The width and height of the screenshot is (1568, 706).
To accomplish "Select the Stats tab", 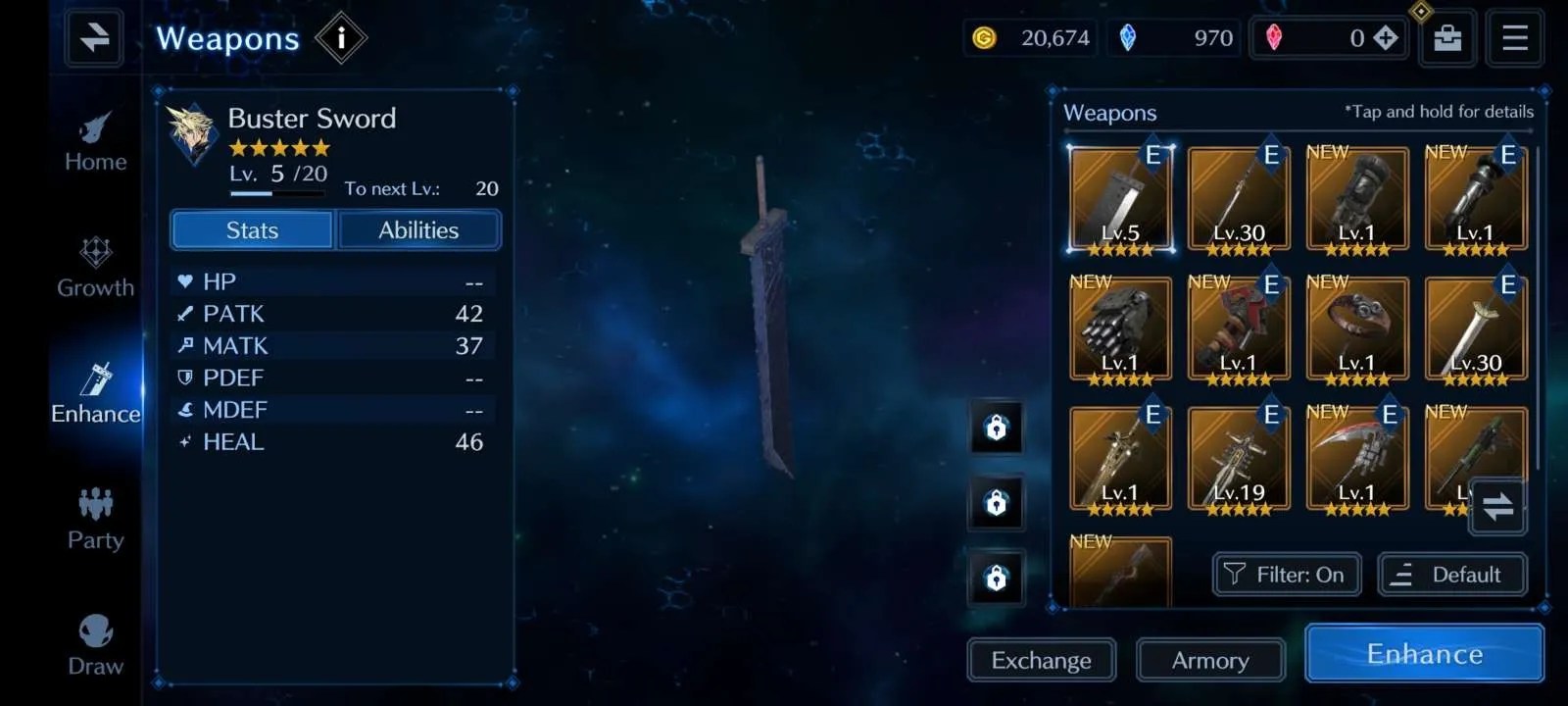I will 252,230.
